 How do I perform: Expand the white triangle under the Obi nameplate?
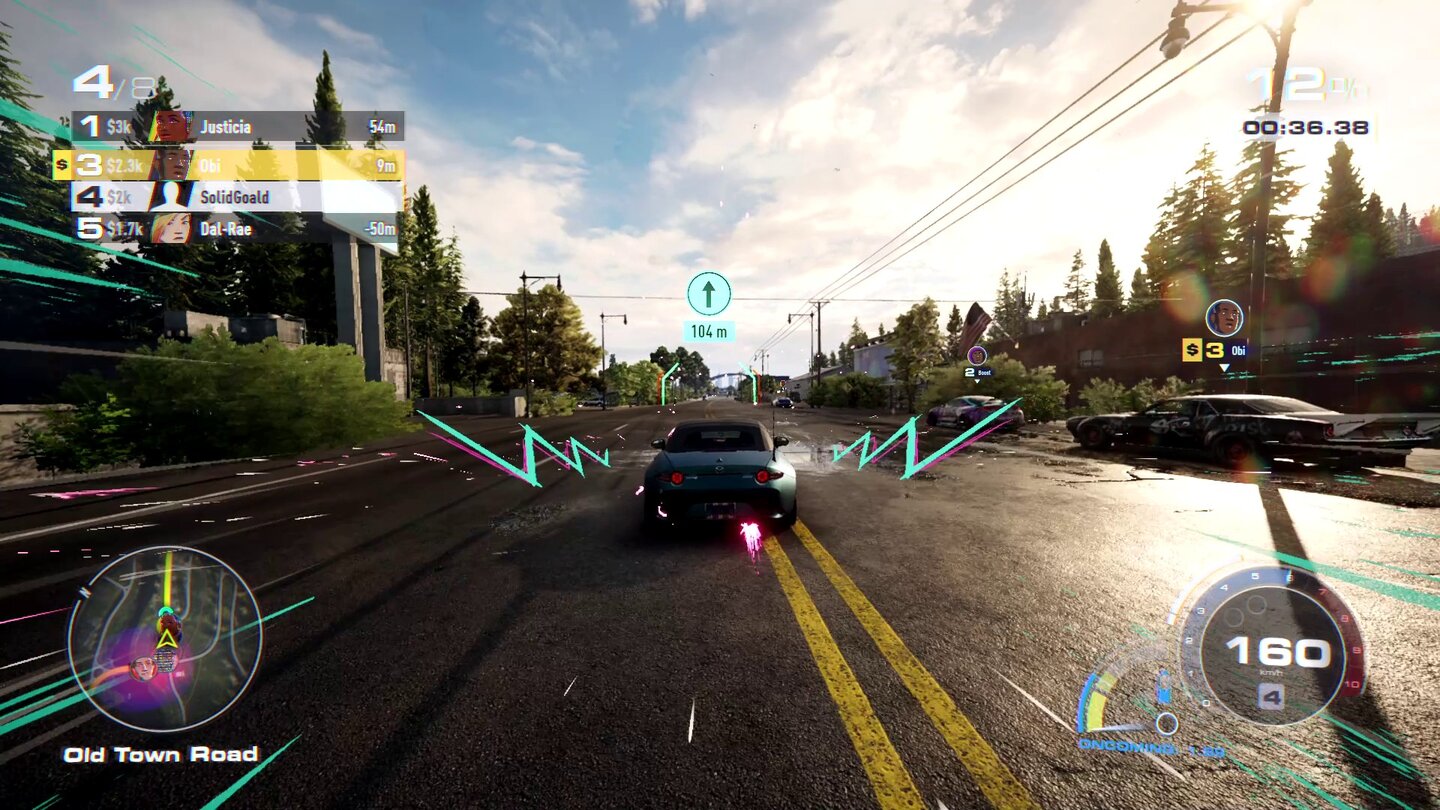[x=1225, y=368]
